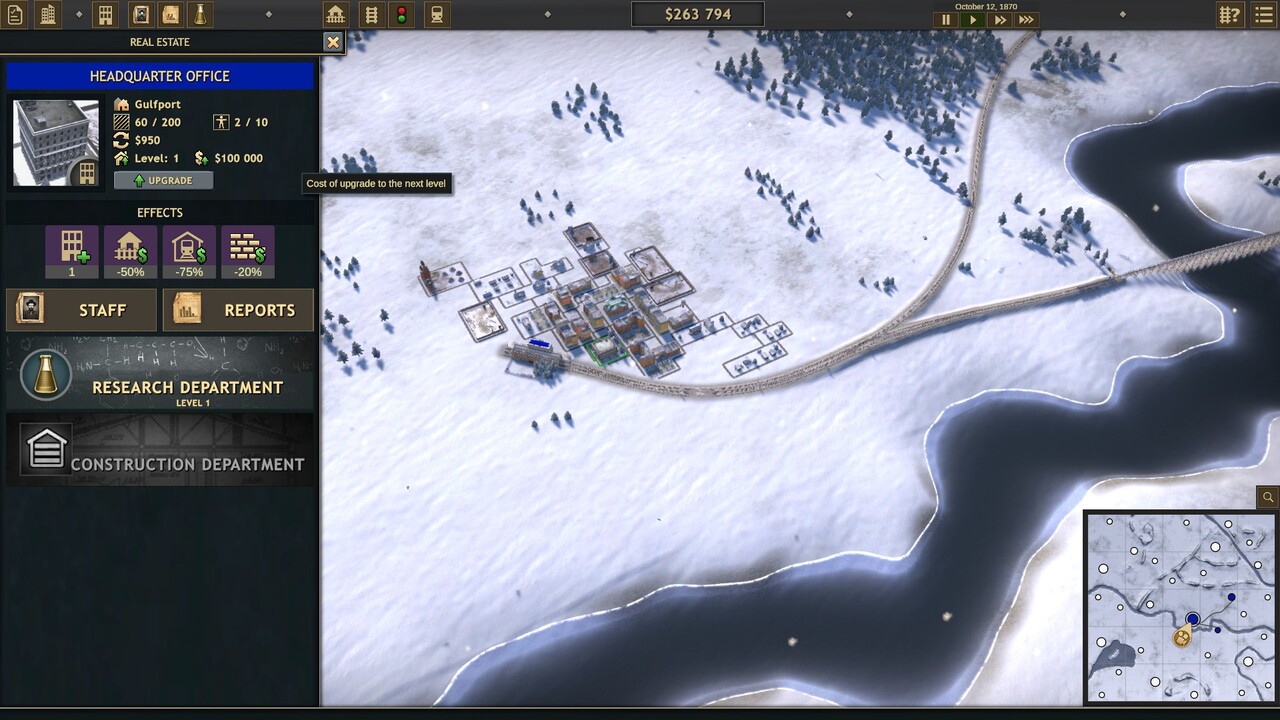Set game to normal play speed
The width and height of the screenshot is (1280, 720).
click(972, 20)
